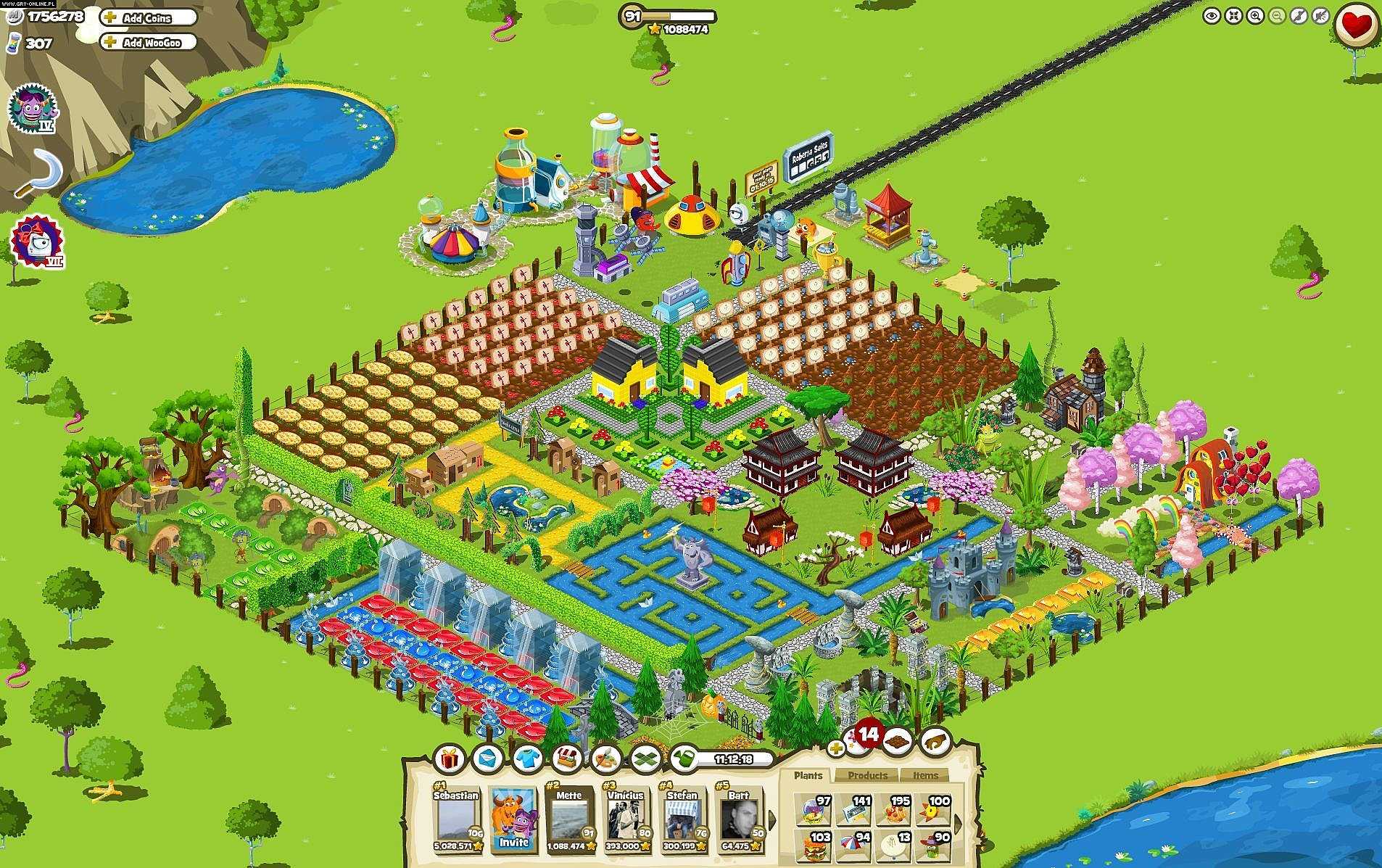Open the blue envelope mailbox
This screenshot has width=1382, height=868.
487,759
